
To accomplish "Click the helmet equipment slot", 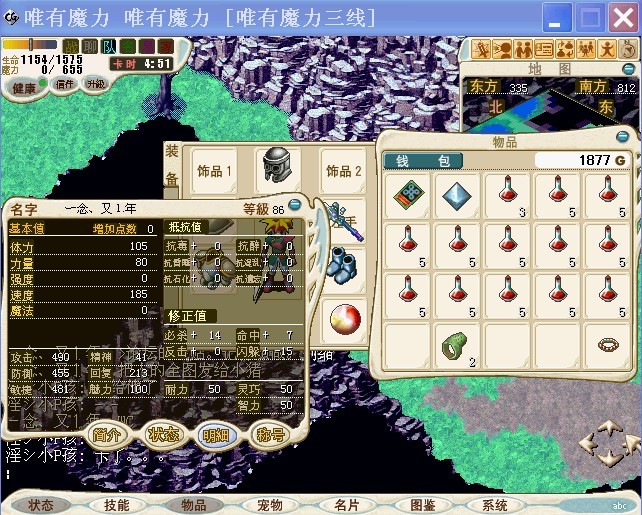I will (278, 168).
